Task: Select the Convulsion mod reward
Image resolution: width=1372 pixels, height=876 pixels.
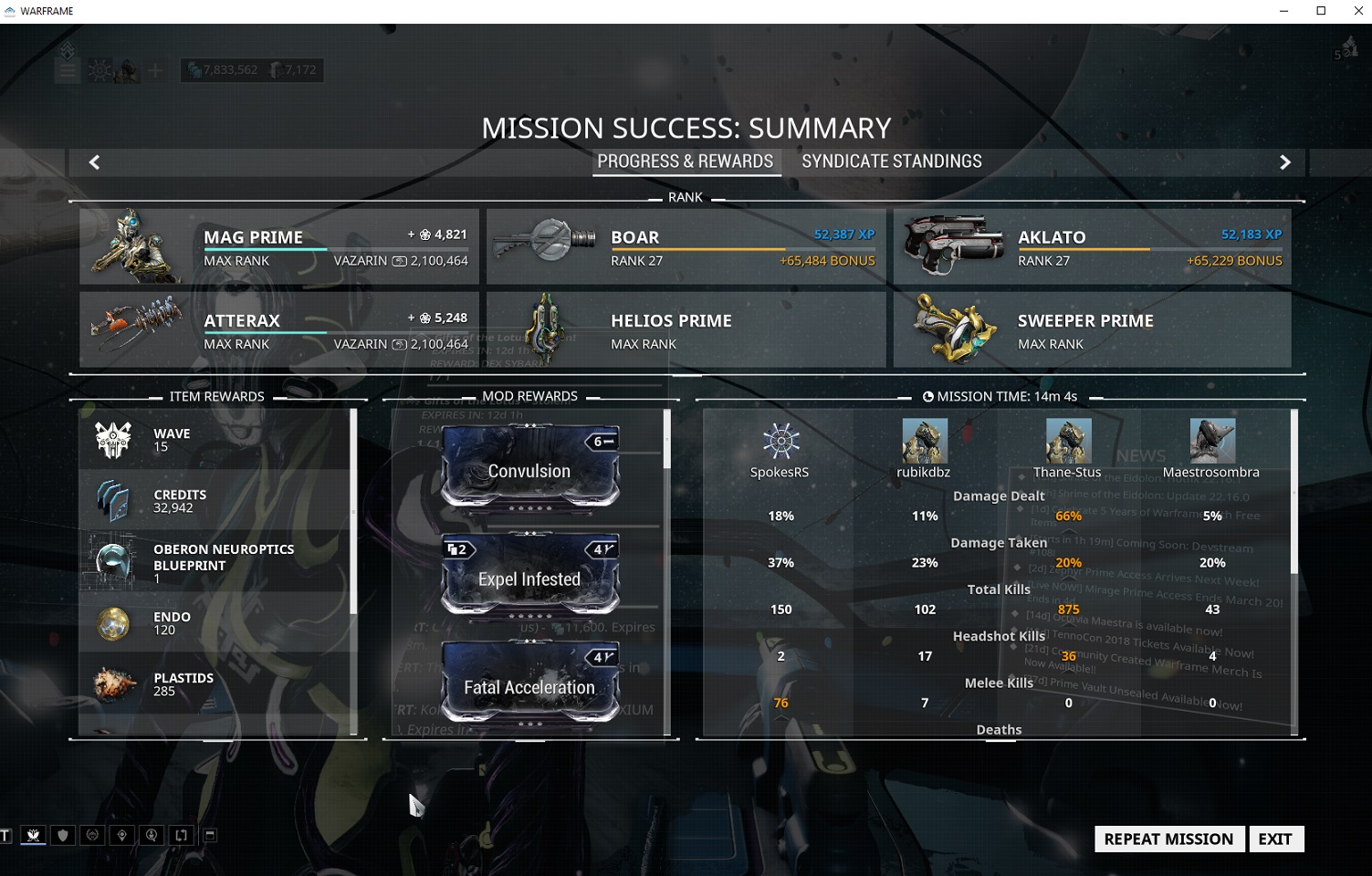Action: click(x=529, y=467)
